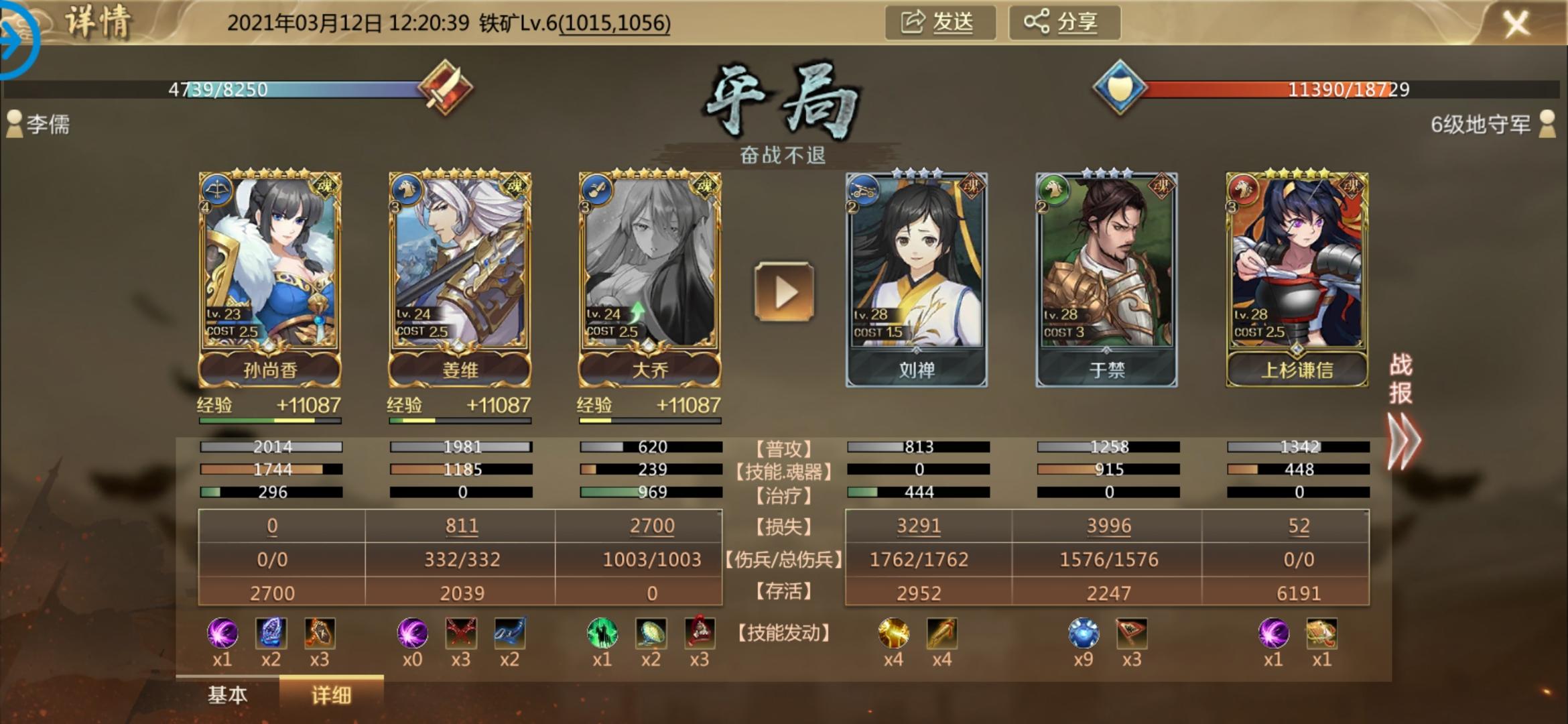Switch to the 基本 tab
Screen dimensions: 1568x724
(x=227, y=695)
